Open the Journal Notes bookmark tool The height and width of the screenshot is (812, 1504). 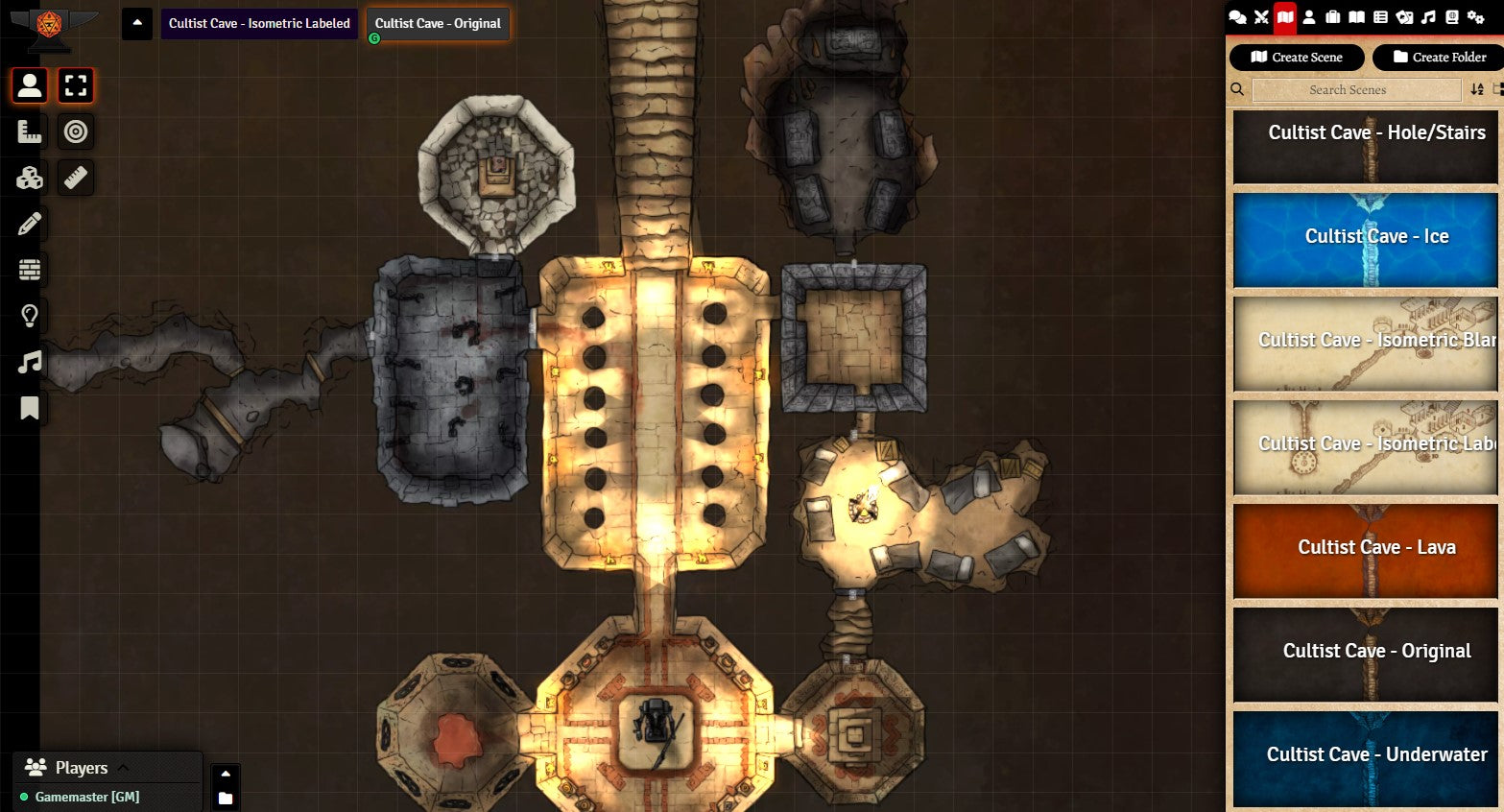(30, 409)
